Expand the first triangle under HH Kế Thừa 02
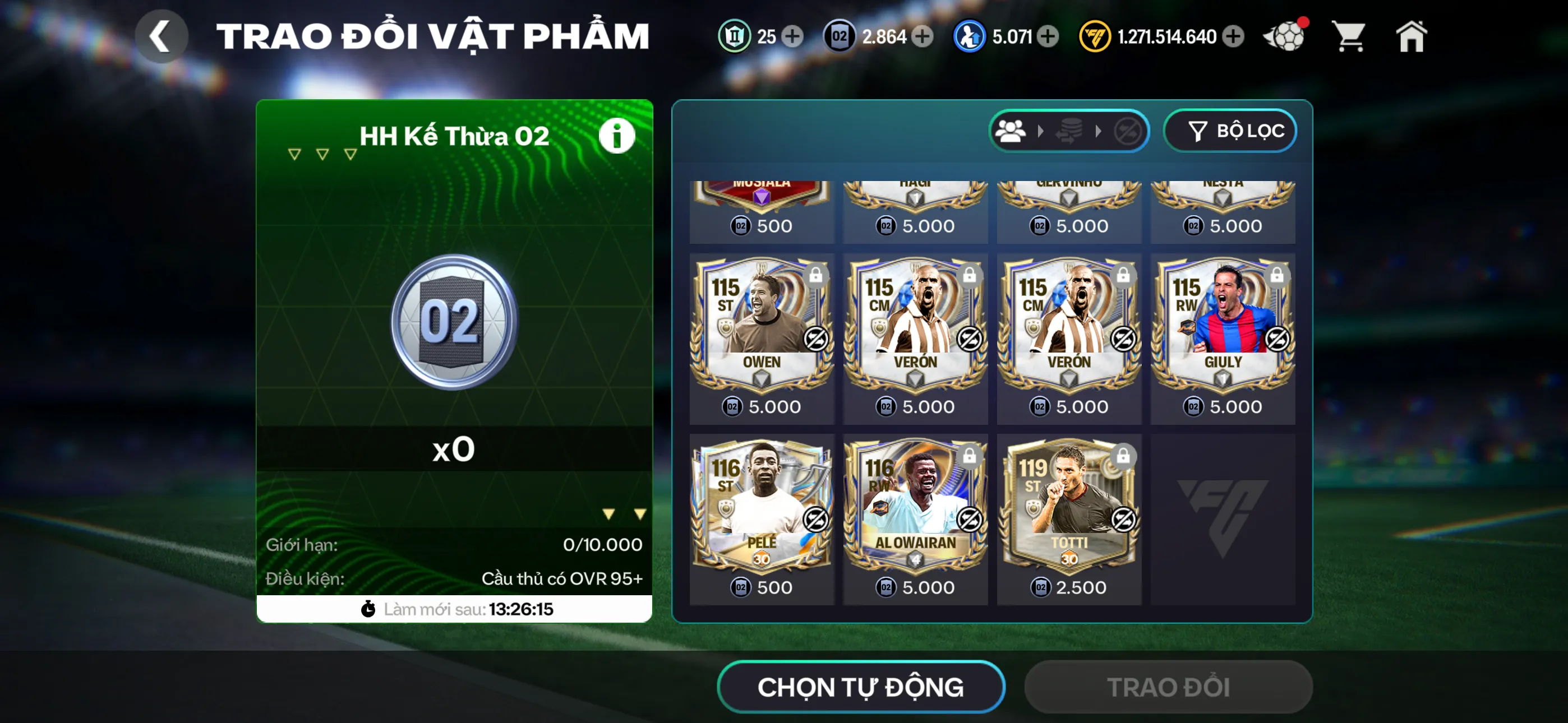Image resolution: width=1568 pixels, height=723 pixels. [x=294, y=154]
